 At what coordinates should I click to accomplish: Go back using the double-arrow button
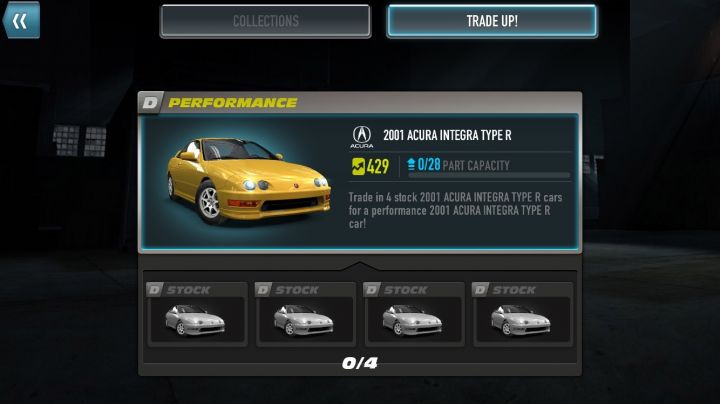(20, 20)
